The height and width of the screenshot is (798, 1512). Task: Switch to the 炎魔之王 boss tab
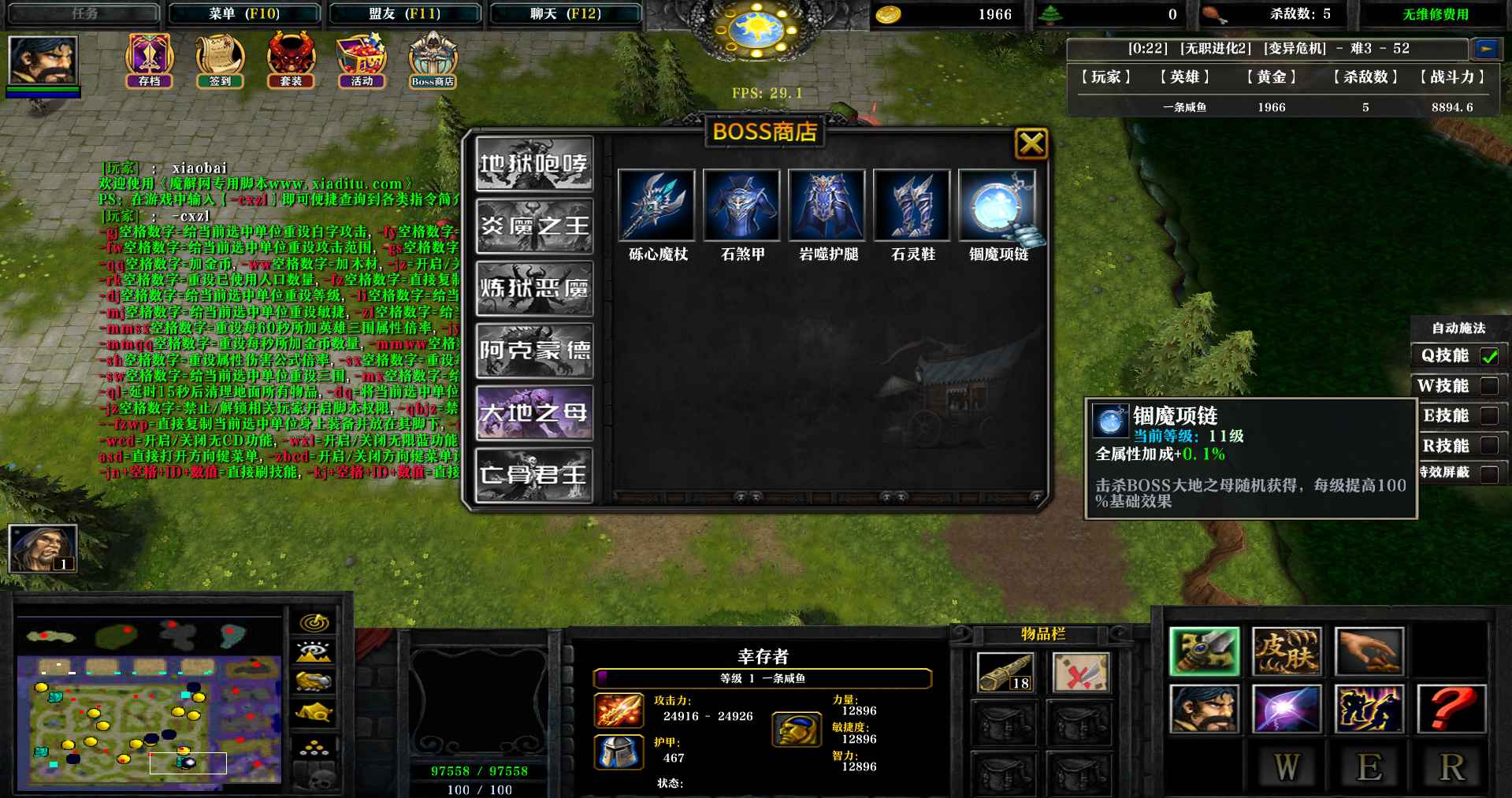(x=534, y=226)
